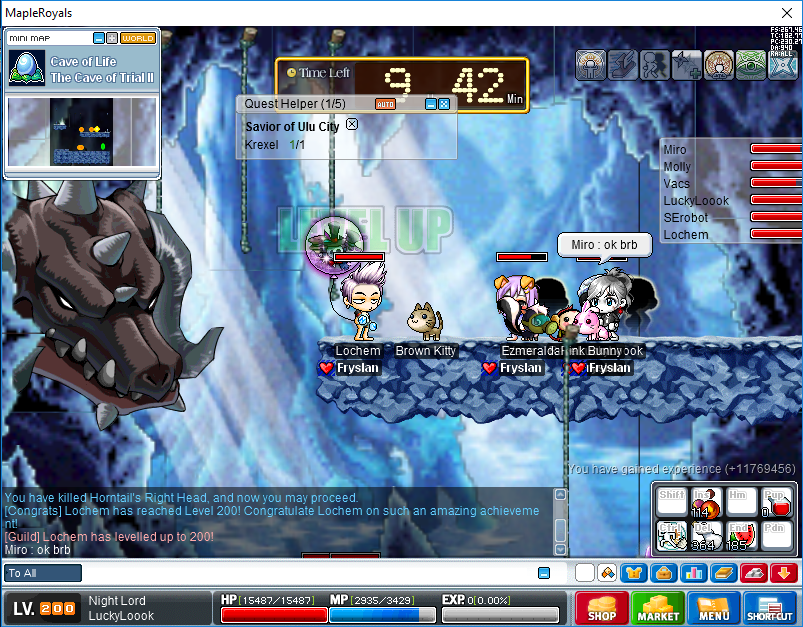Click the green eye buff icon

pyautogui.click(x=751, y=64)
